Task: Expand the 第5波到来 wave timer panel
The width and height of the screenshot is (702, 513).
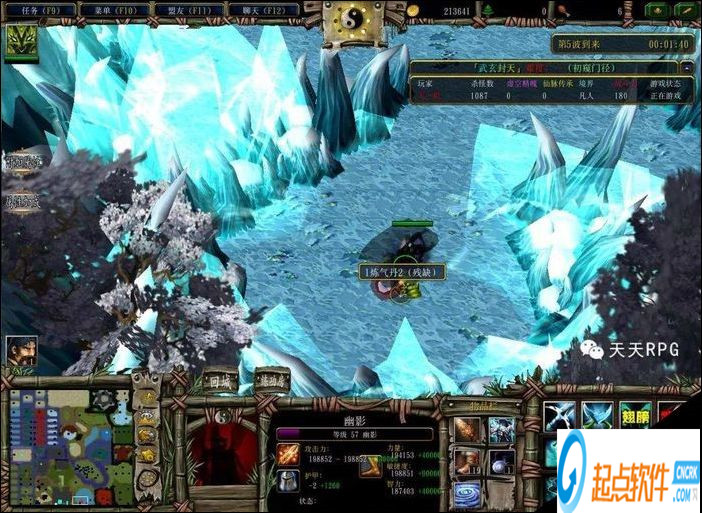Action: coord(624,44)
